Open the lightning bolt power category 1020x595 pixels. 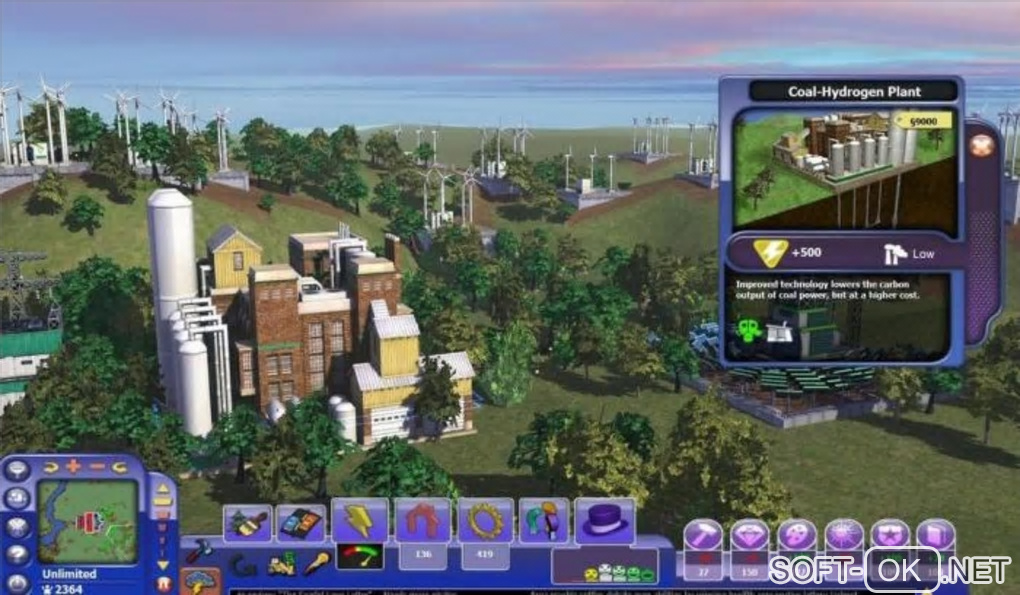[359, 521]
